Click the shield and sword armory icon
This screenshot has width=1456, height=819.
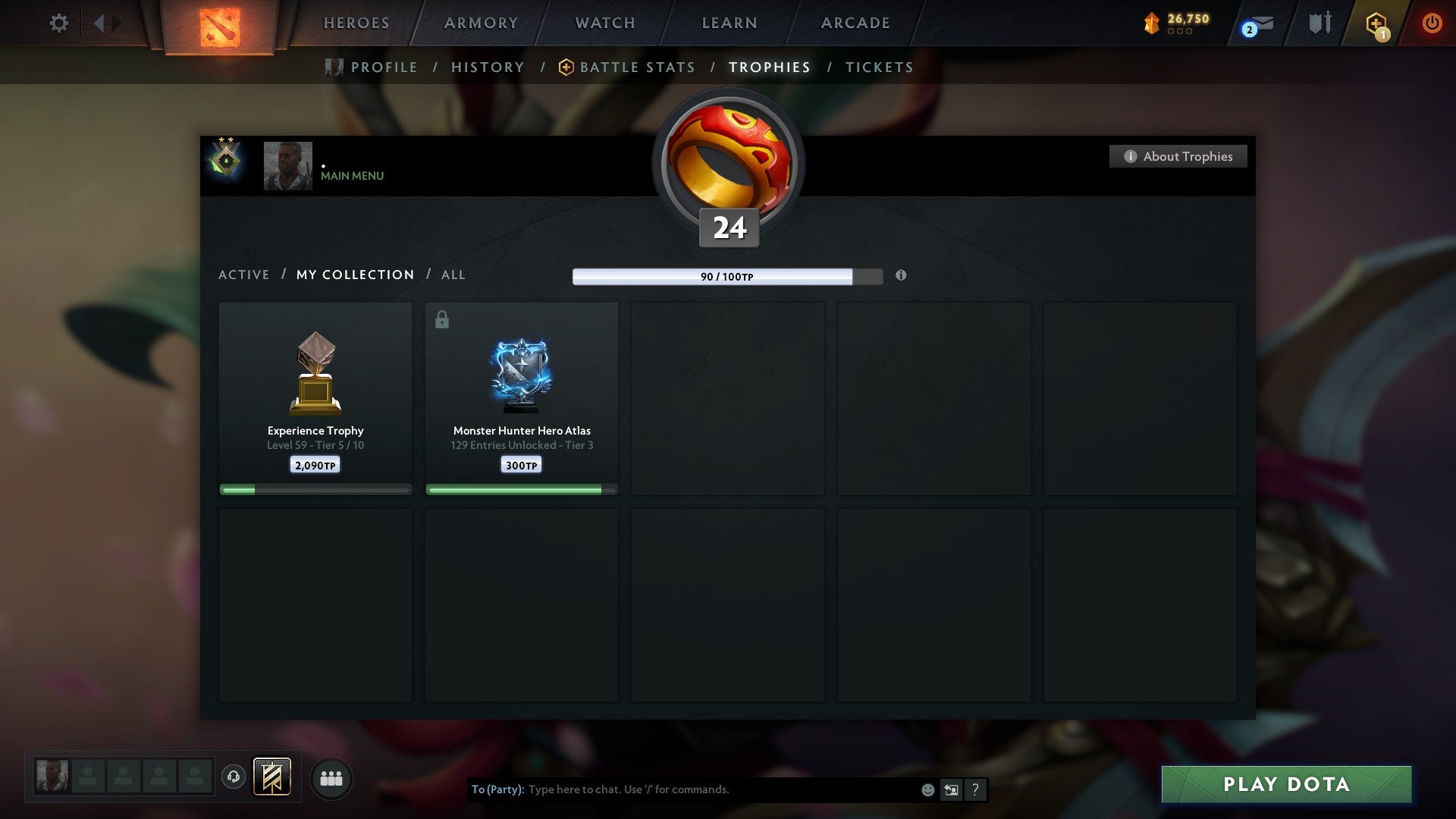pyautogui.click(x=1319, y=23)
